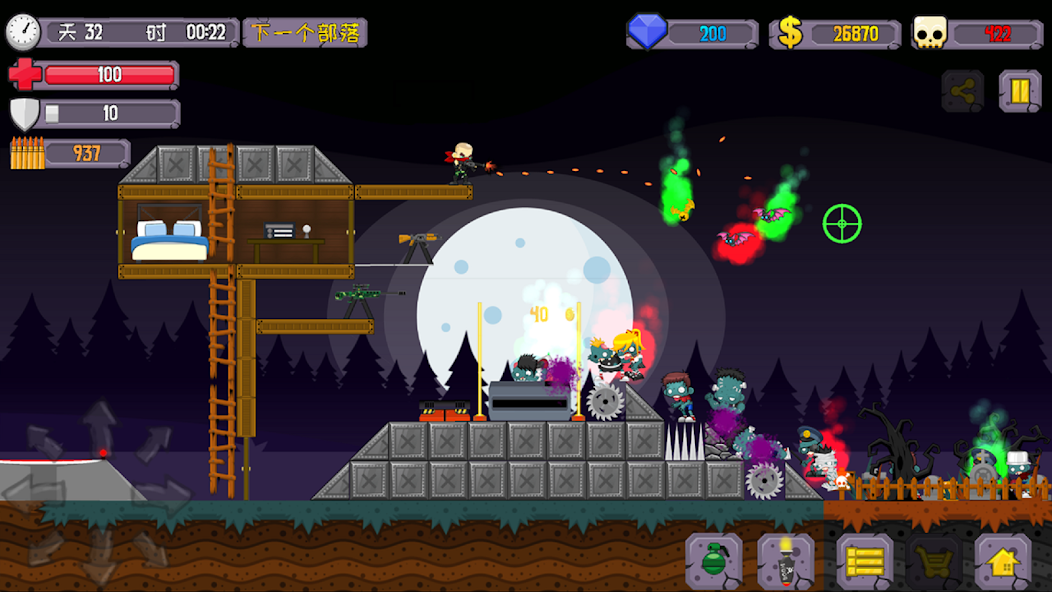Open the yellow list menu
Image resolution: width=1052 pixels, height=592 pixels.
864,561
